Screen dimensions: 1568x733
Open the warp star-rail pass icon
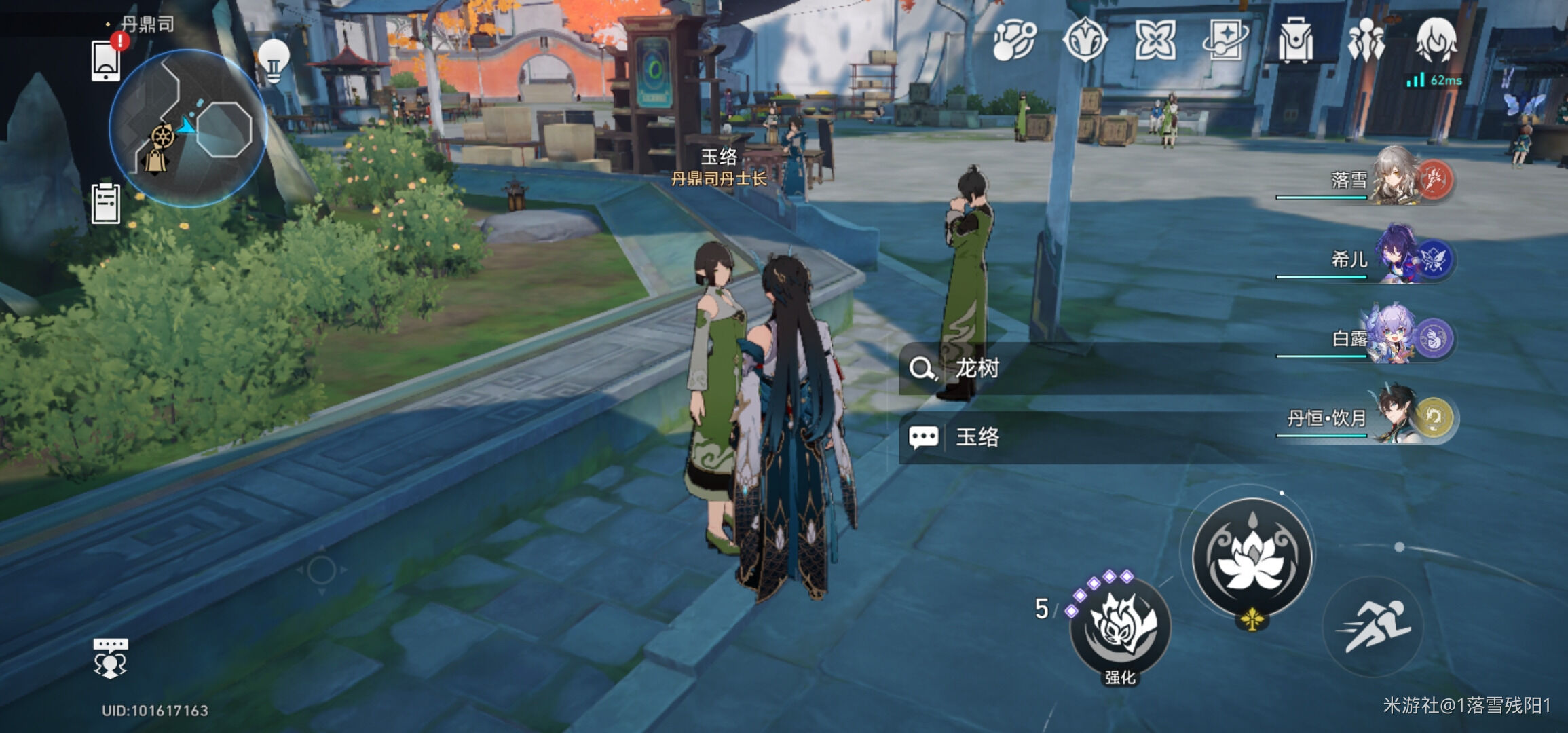(x=1225, y=41)
